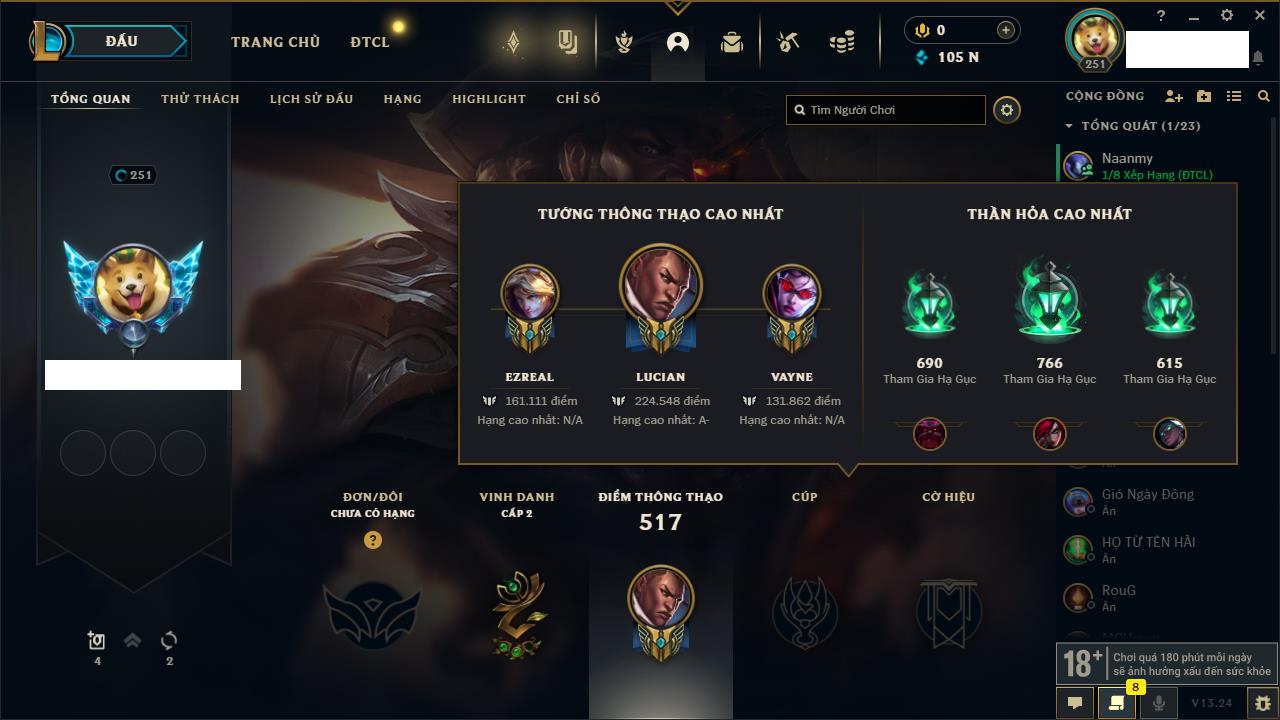Click the ĐẤU play button
This screenshot has height=720, width=1280.
[x=121, y=41]
